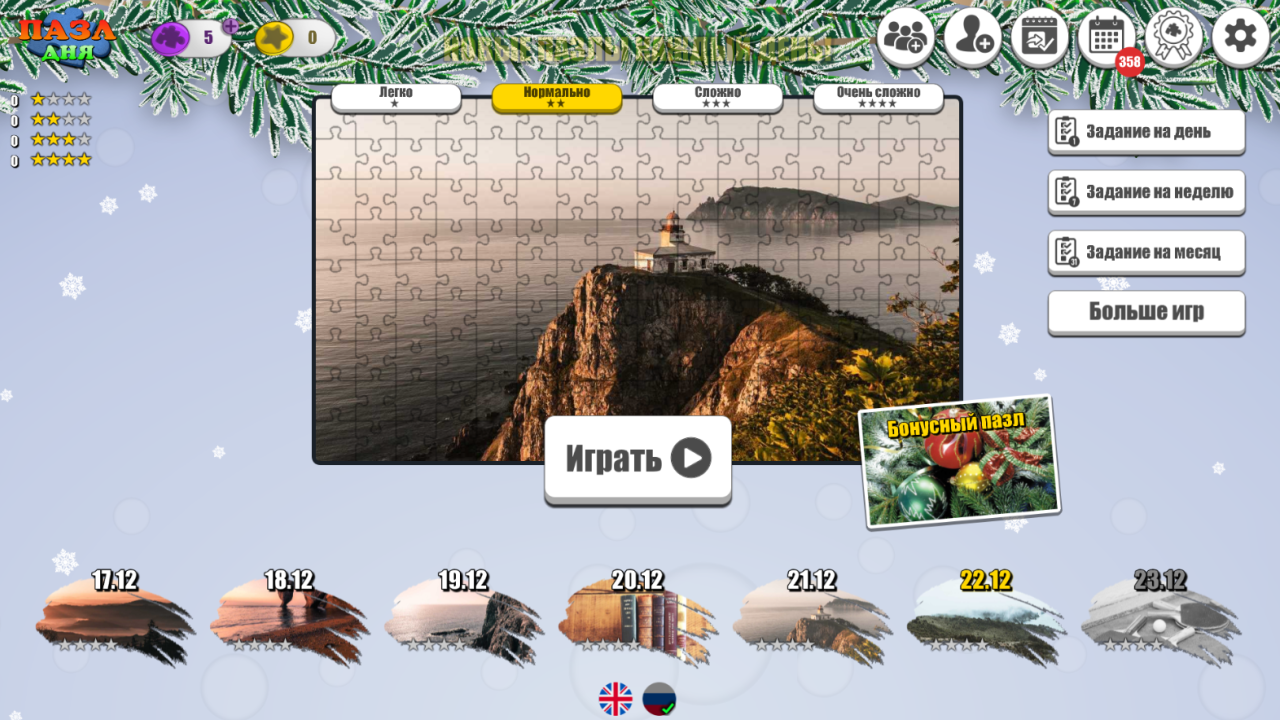
Task: Open the settings gear icon
Action: pyautogui.click(x=1240, y=36)
